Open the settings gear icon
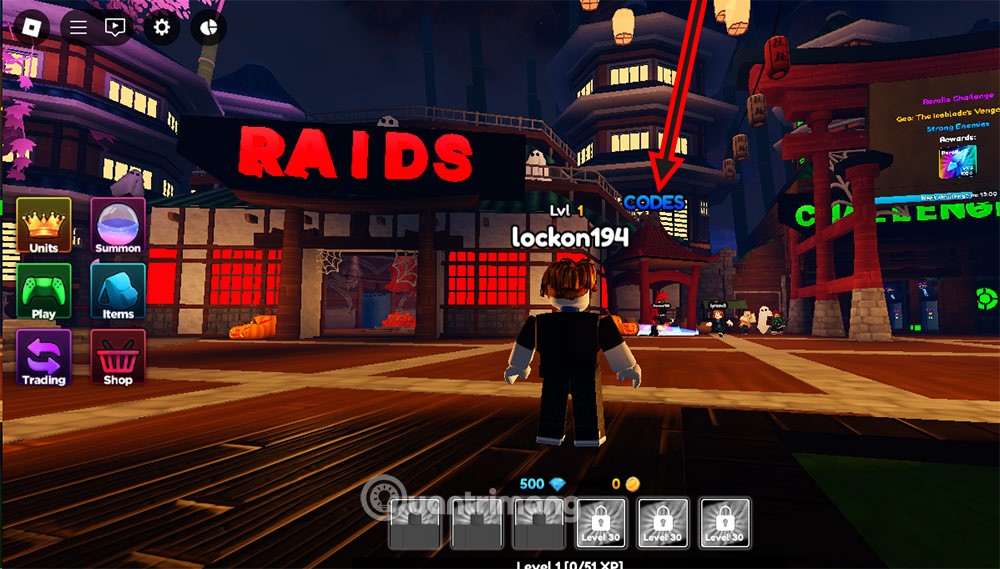1000x569 pixels. tap(163, 27)
